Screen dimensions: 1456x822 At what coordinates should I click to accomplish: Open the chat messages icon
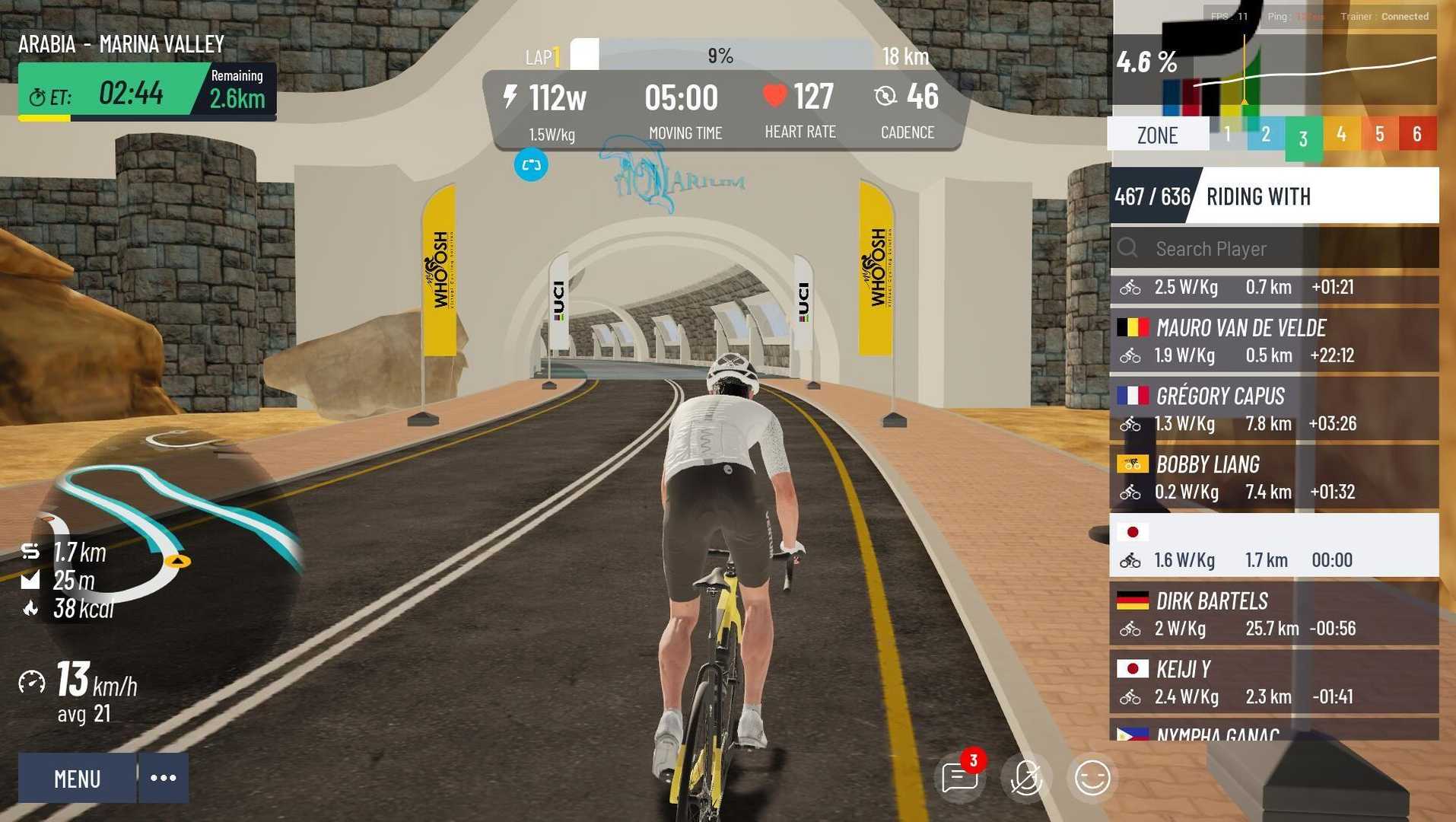pyautogui.click(x=959, y=777)
